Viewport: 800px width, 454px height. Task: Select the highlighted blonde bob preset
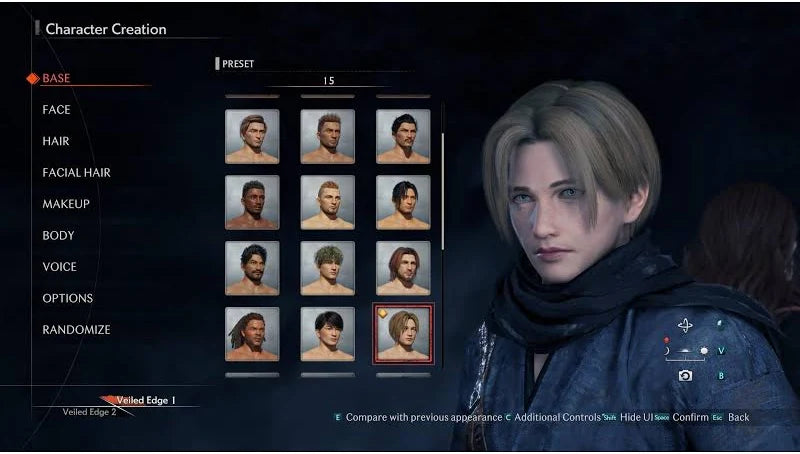tap(402, 334)
